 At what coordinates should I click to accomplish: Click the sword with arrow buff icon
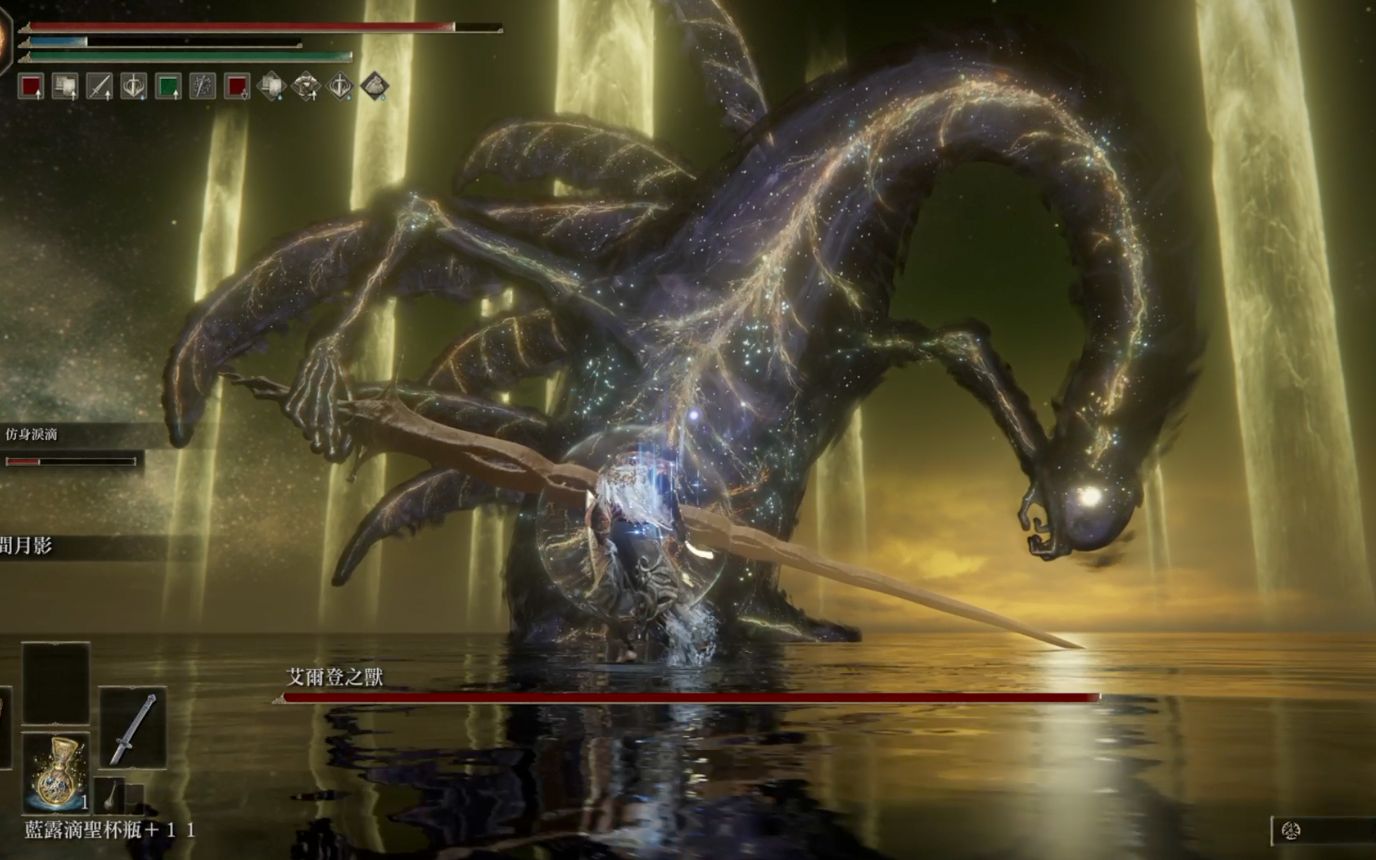click(99, 87)
